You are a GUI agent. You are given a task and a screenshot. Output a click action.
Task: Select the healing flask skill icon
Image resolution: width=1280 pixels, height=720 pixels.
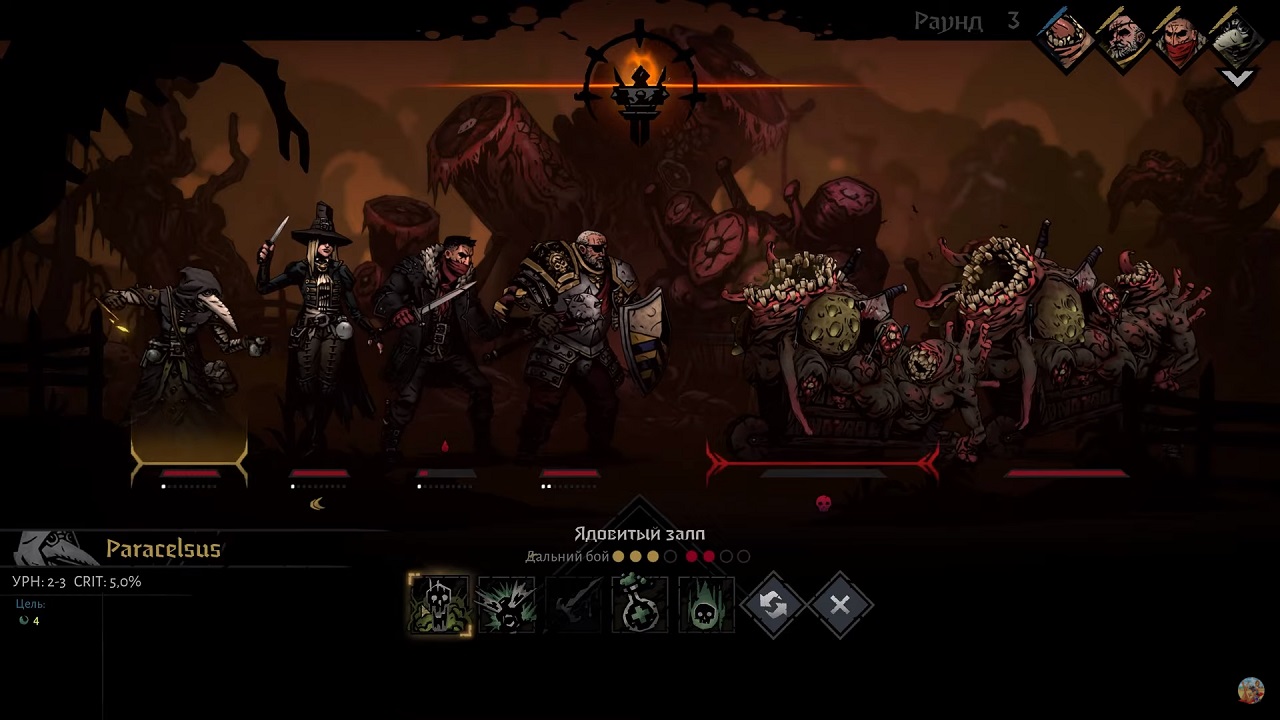pyautogui.click(x=639, y=605)
